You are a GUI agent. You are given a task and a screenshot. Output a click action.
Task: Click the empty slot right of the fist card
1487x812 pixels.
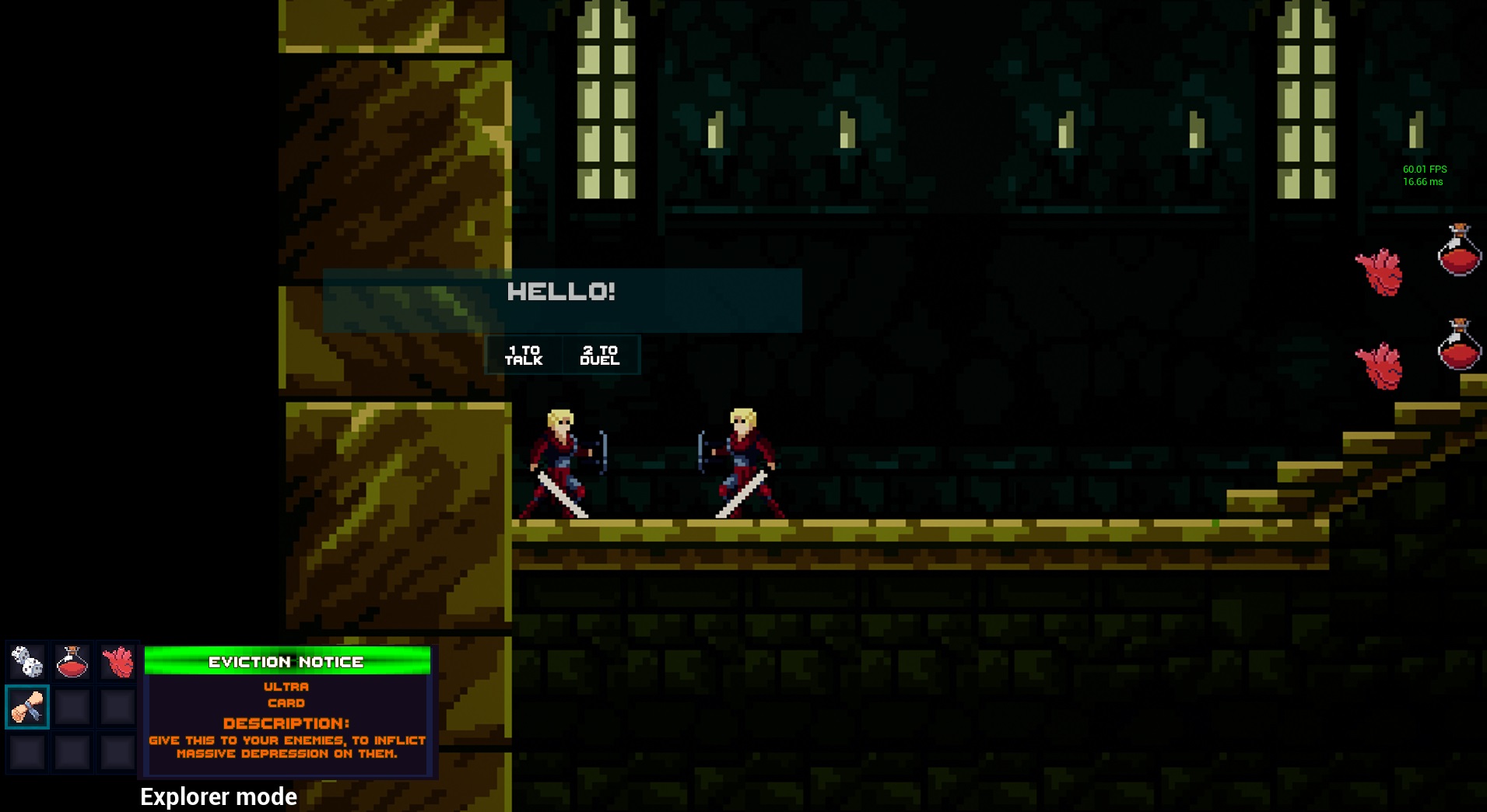(72, 706)
